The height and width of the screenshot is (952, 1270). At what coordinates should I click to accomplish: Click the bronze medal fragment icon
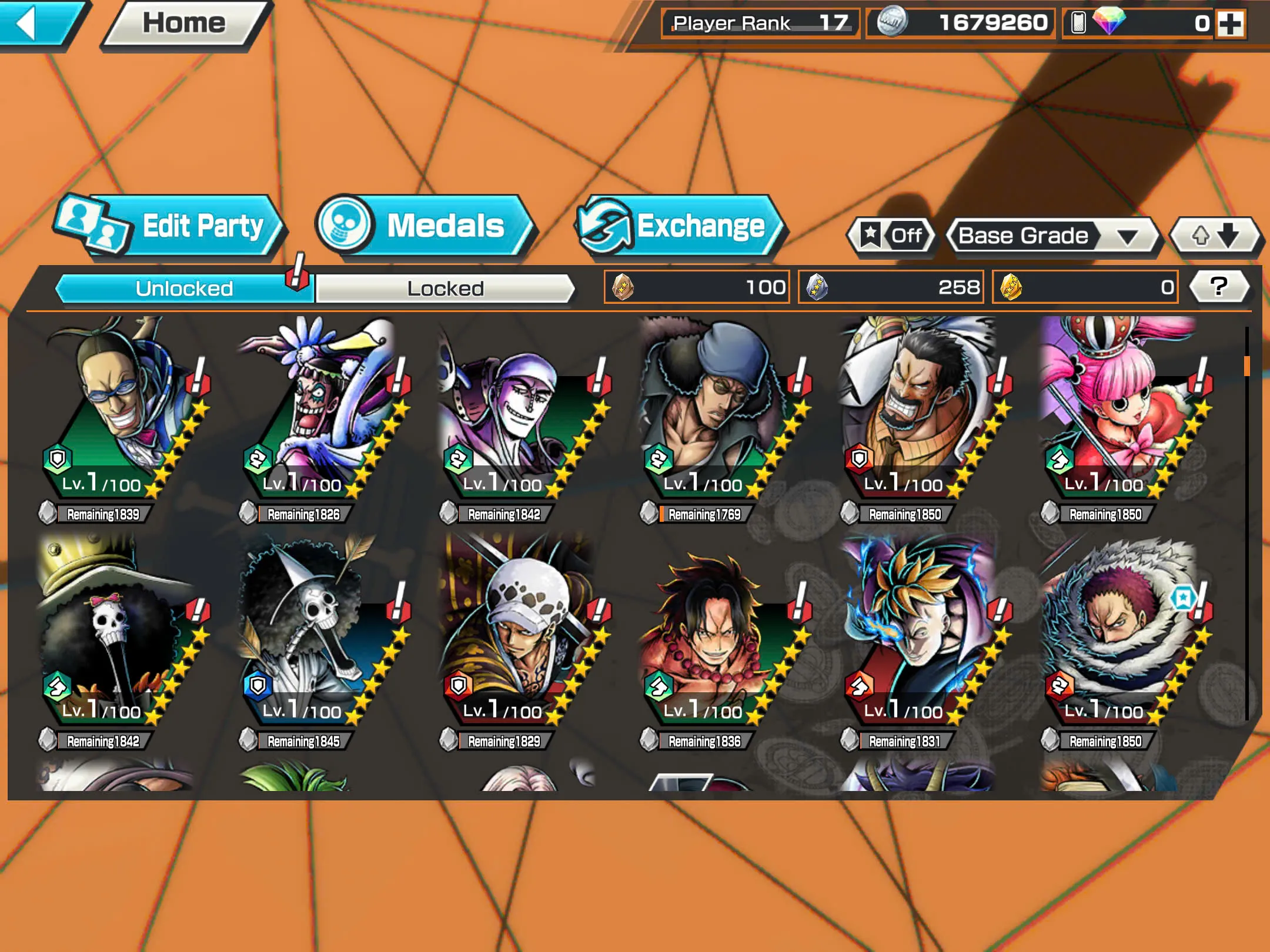[x=623, y=286]
